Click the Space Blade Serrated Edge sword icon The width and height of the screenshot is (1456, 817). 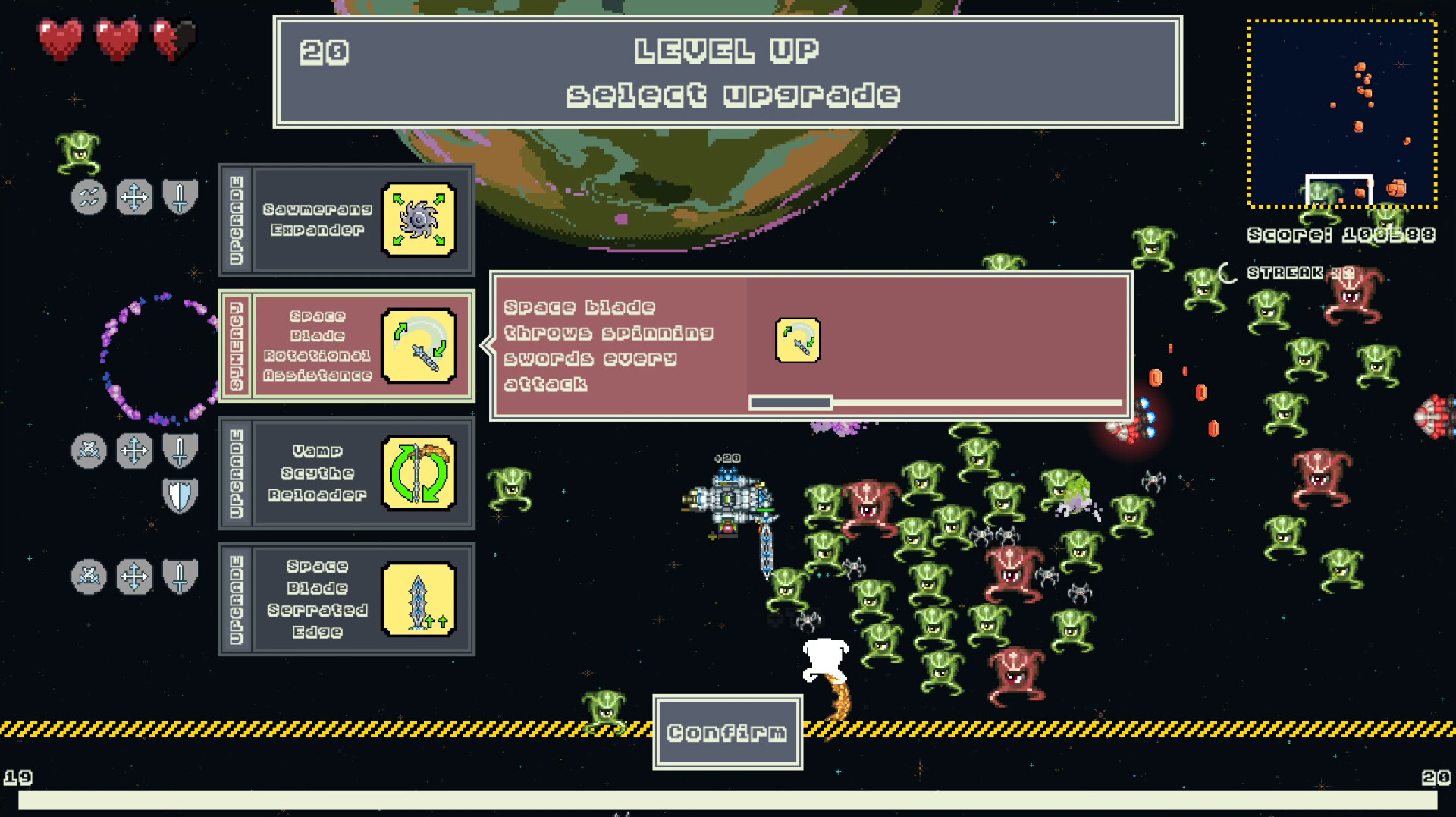coord(419,599)
